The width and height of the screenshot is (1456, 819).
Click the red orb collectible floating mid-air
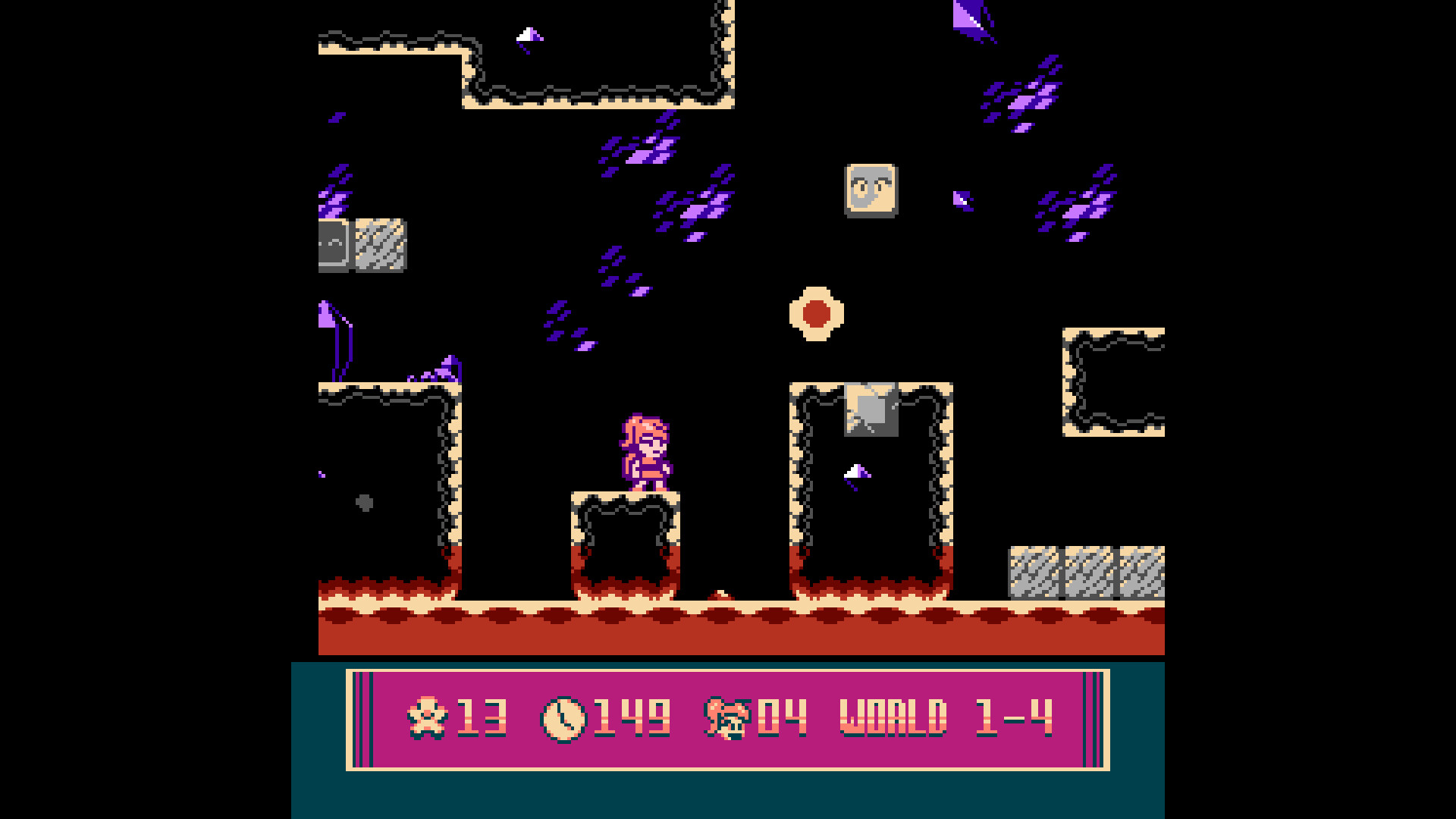click(815, 313)
